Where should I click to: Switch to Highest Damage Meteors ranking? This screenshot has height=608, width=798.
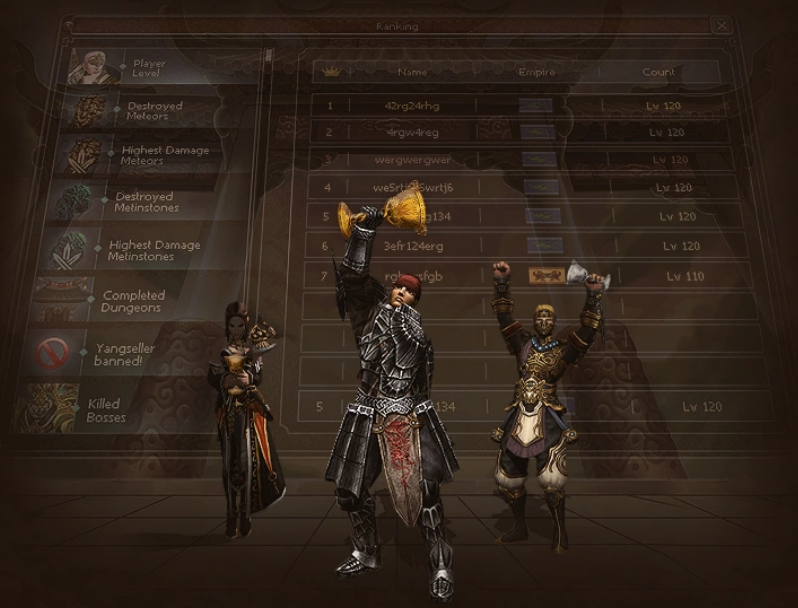tap(160, 155)
